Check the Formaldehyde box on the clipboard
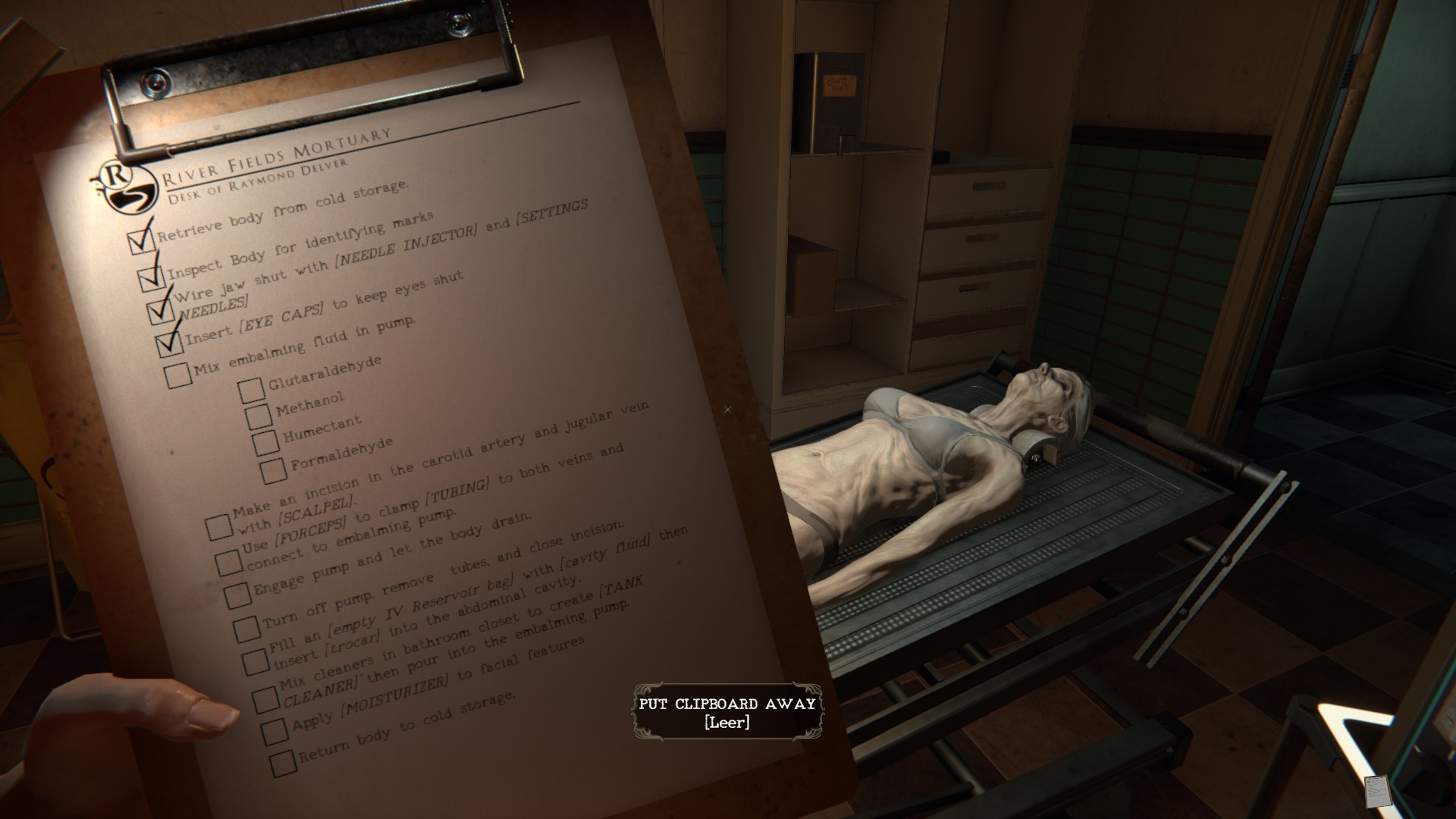 273,470
